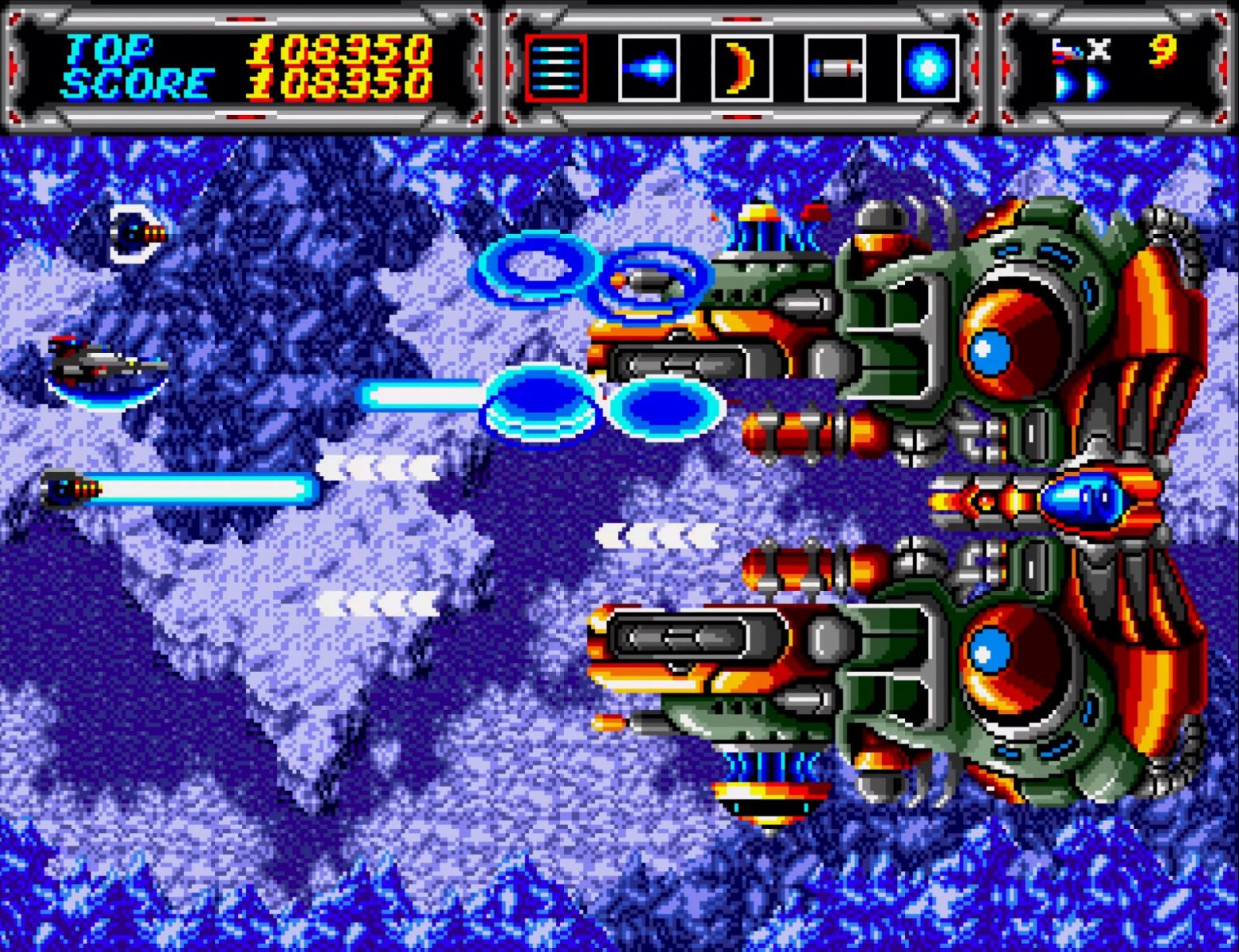Viewport: 1239px width, 952px height.
Task: Pick the missile weapon slot
Action: point(834,68)
